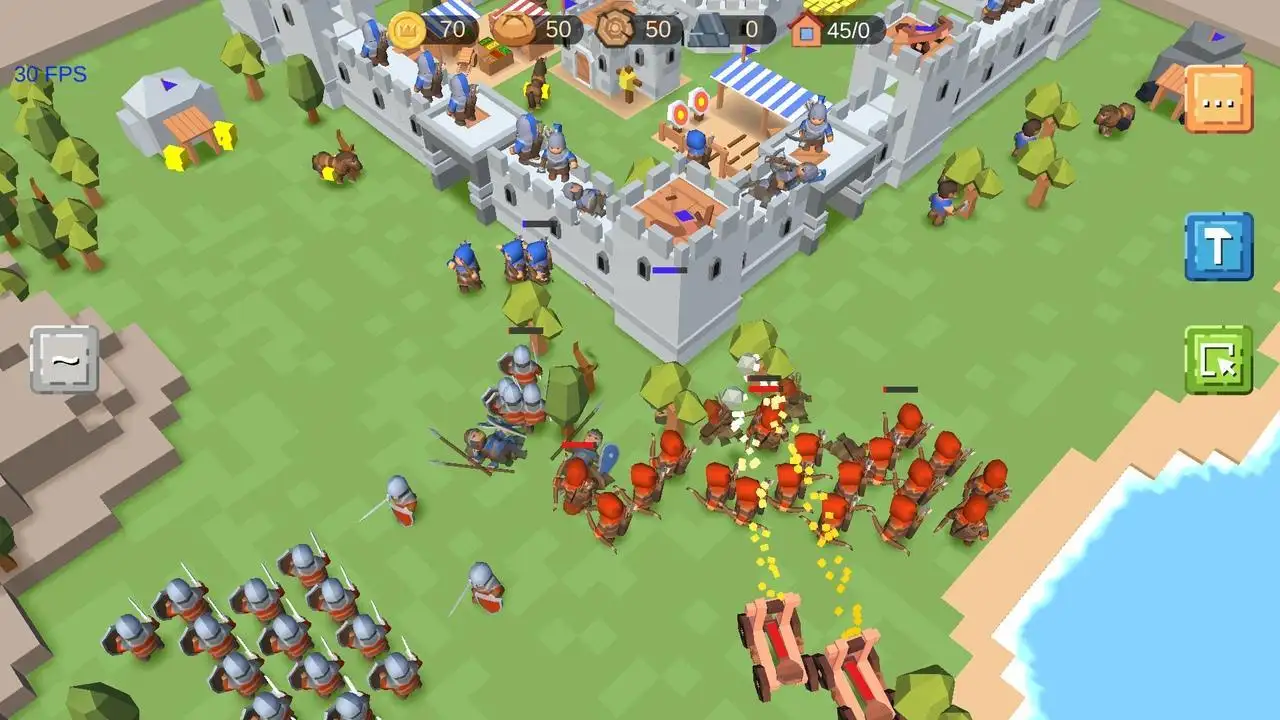Activate the green selection box tool
Image resolution: width=1280 pixels, height=720 pixels.
coord(1218,360)
